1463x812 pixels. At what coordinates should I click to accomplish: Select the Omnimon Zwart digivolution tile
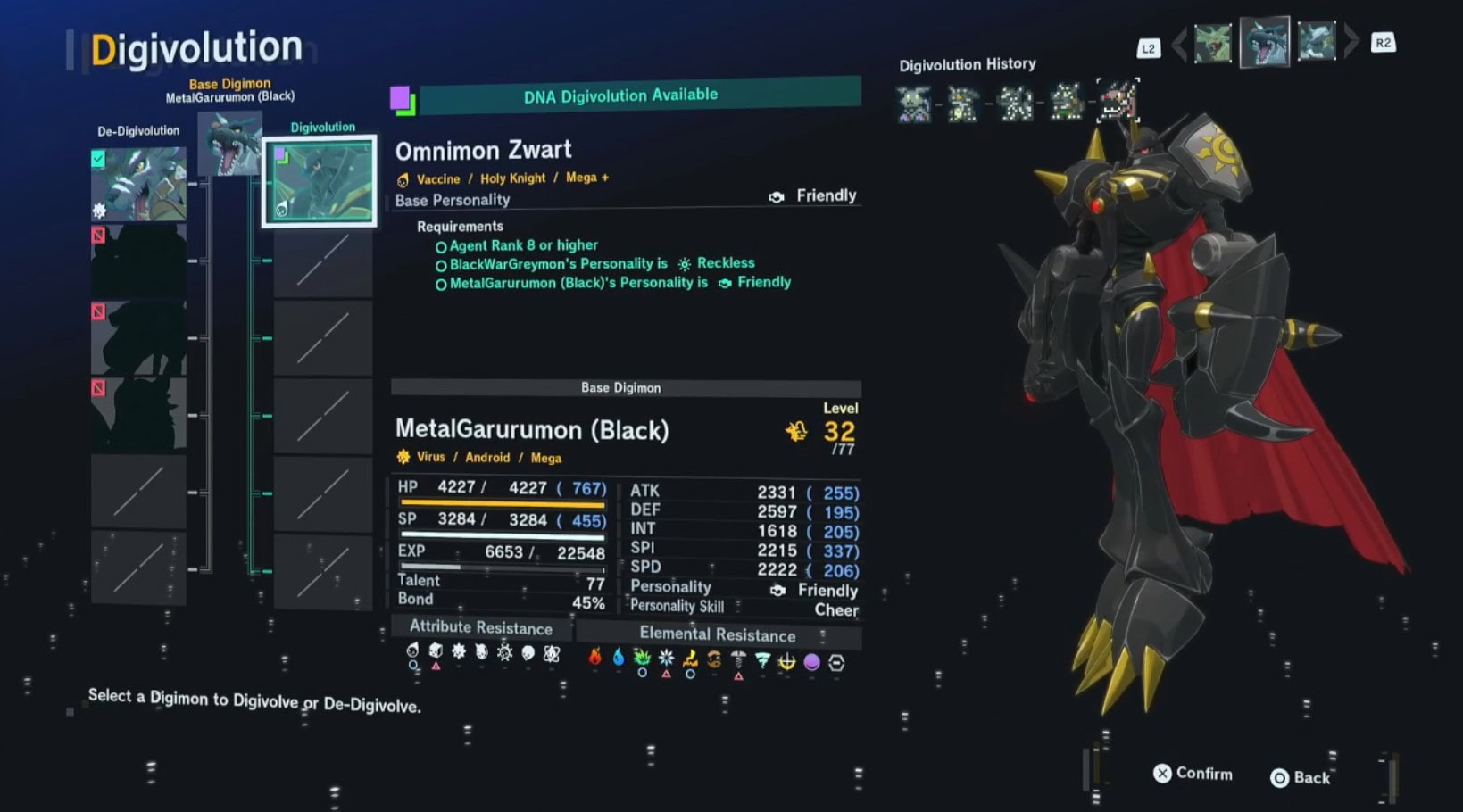[320, 181]
